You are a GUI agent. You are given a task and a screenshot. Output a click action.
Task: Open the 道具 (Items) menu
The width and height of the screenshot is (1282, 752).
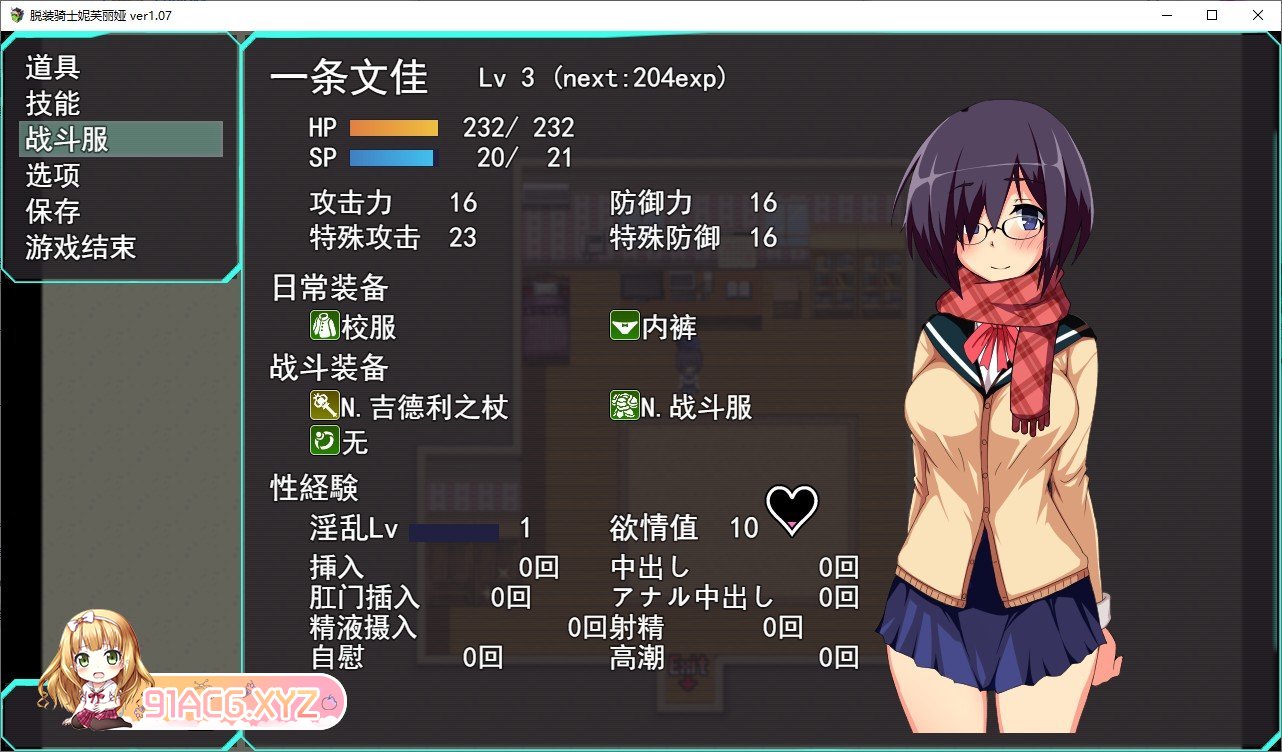point(53,68)
